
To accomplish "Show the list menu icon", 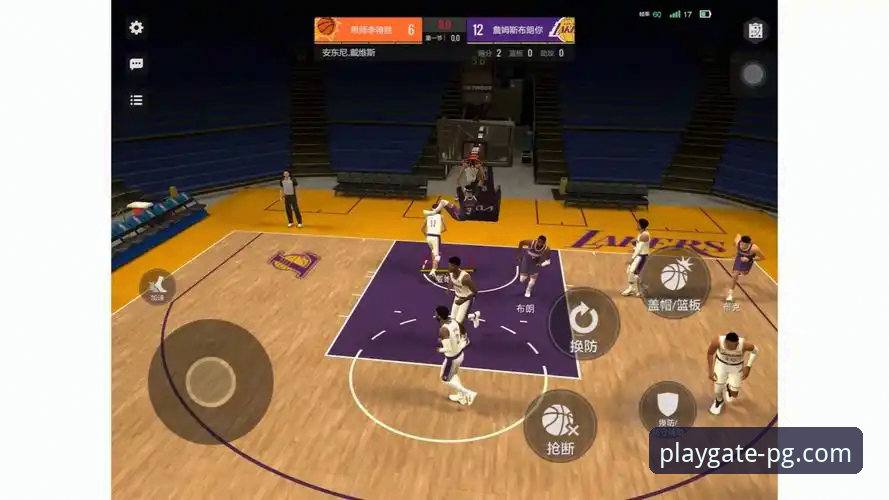I will (136, 100).
